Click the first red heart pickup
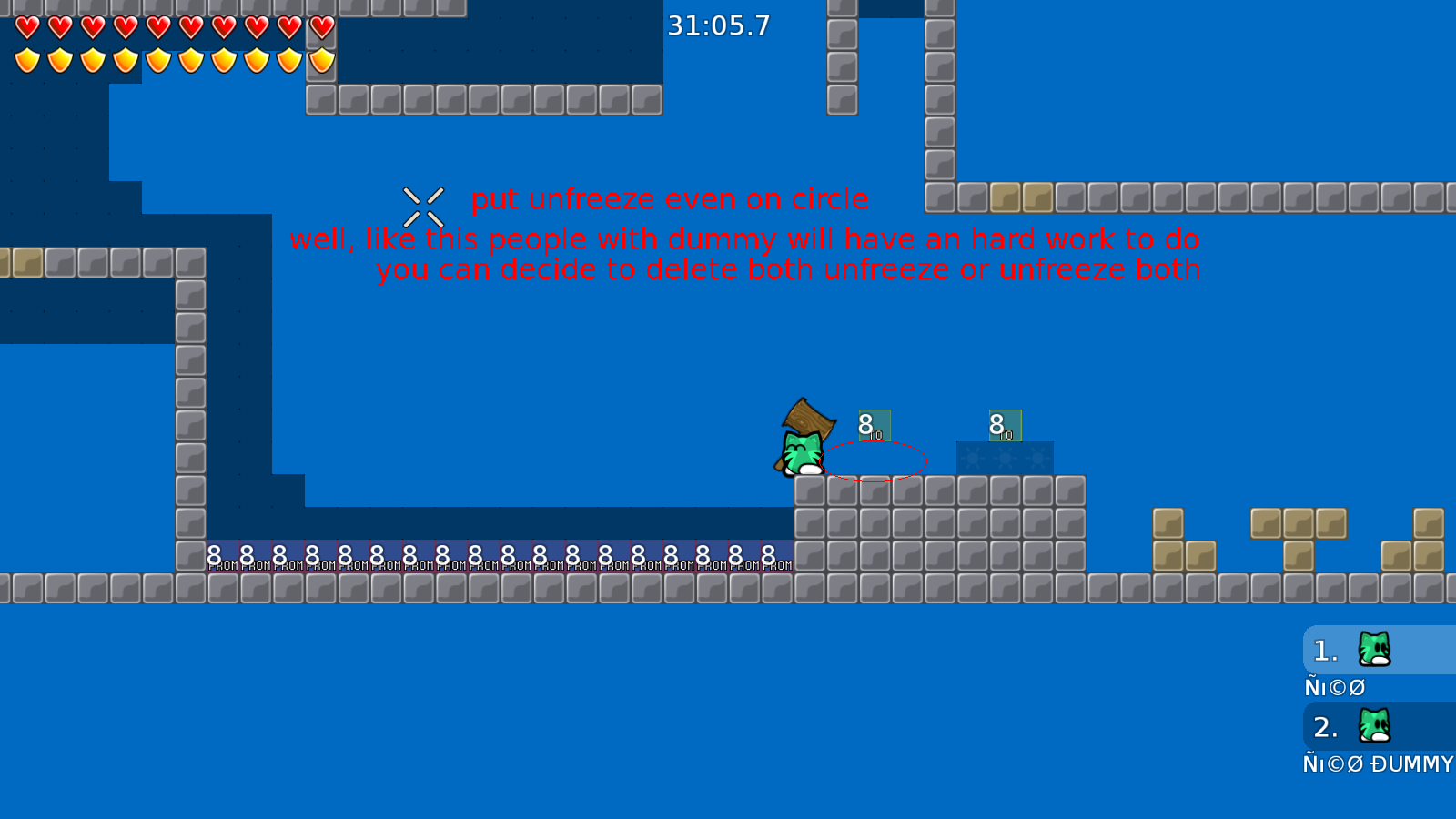Screen dimensions: 1456x819 pyautogui.click(x=26, y=27)
